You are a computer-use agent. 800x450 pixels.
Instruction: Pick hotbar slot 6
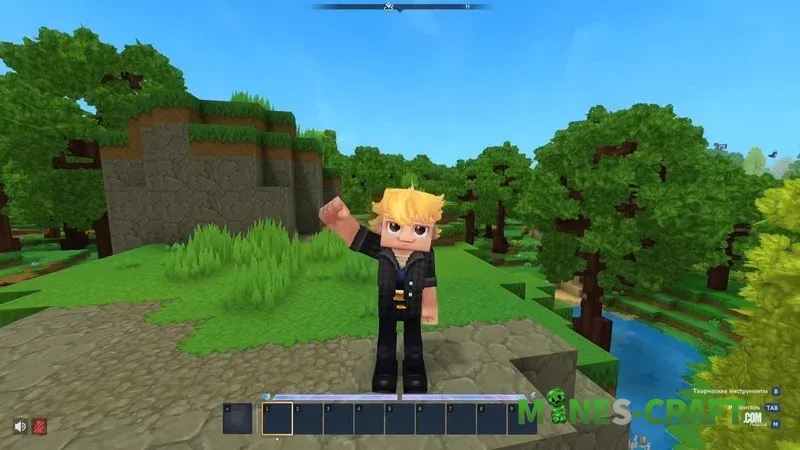[x=431, y=418]
